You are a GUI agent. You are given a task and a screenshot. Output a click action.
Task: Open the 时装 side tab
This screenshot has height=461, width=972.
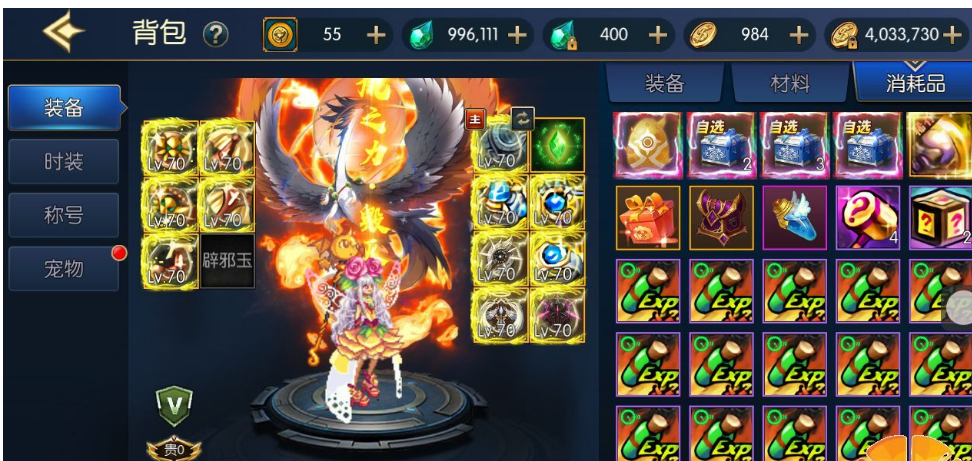click(63, 161)
